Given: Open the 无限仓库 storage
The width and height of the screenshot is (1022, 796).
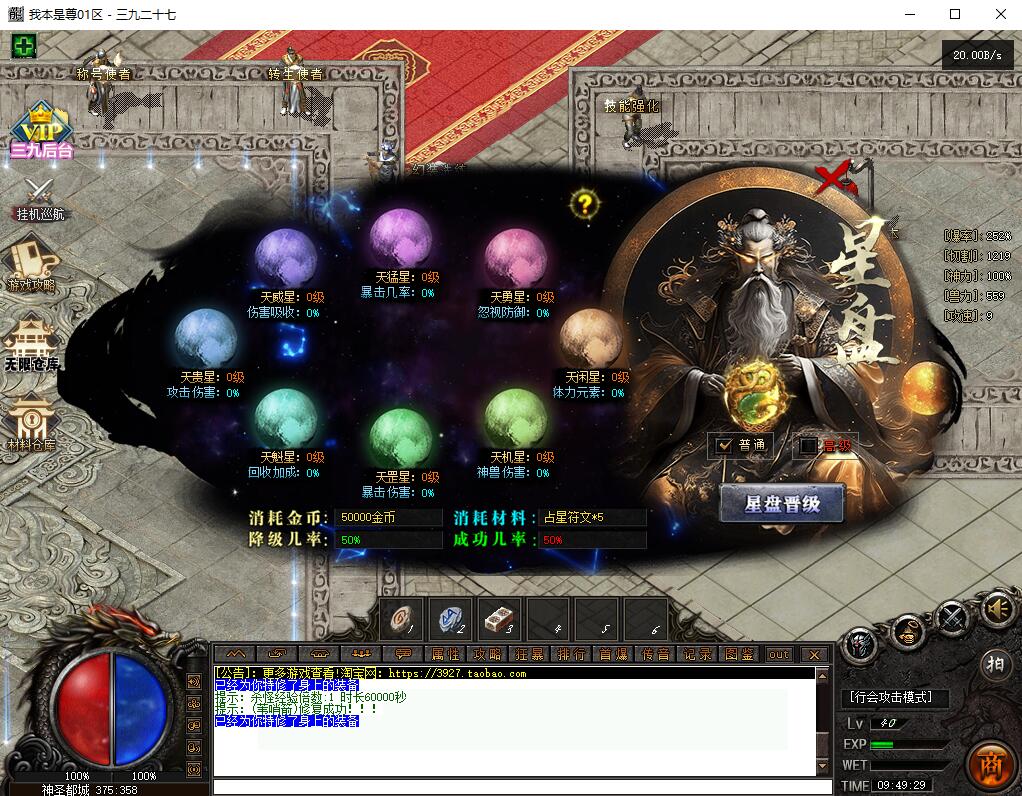Looking at the screenshot, I should tap(33, 341).
